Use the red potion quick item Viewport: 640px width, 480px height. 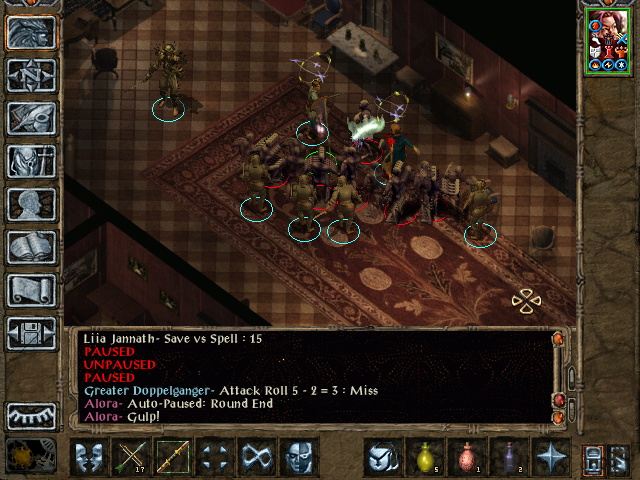coord(467,458)
